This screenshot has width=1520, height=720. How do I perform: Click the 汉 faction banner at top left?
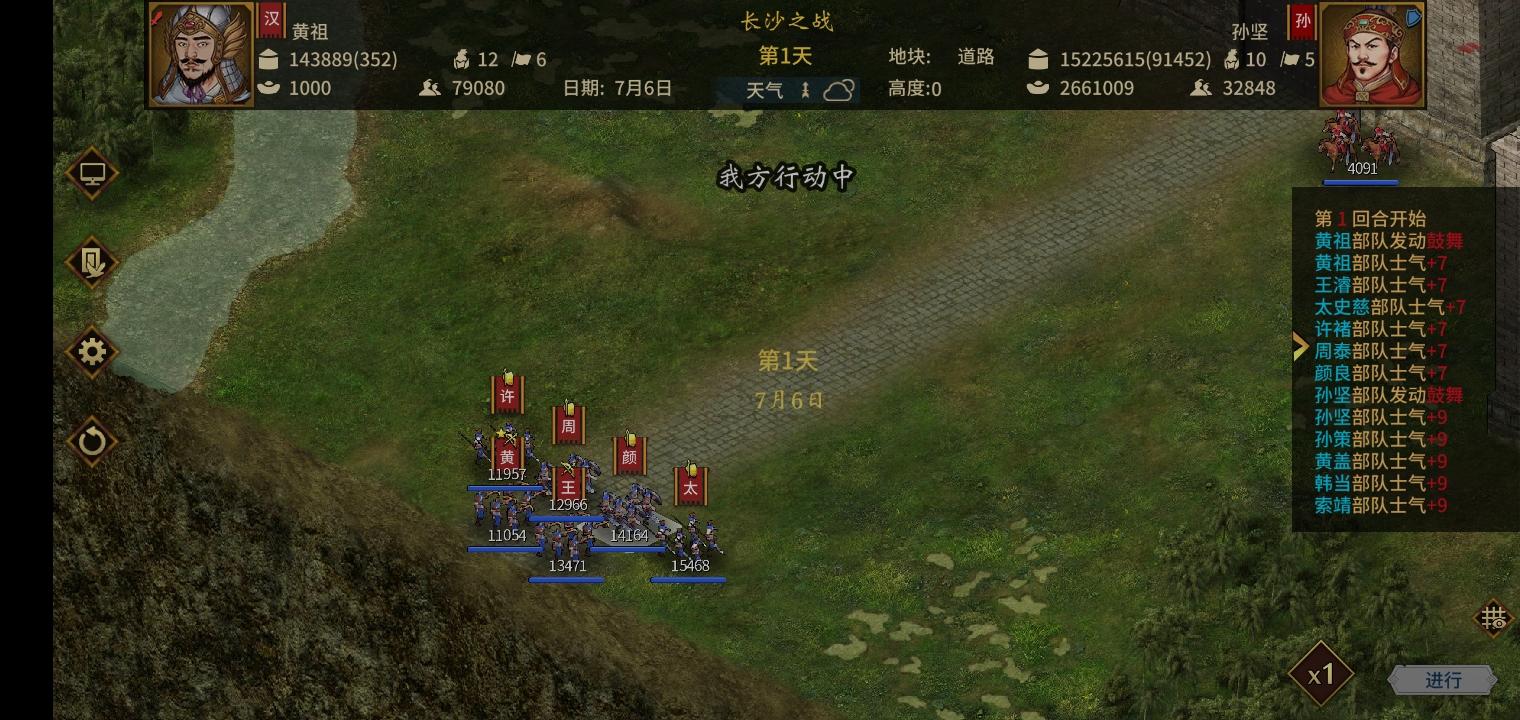pyautogui.click(x=272, y=21)
